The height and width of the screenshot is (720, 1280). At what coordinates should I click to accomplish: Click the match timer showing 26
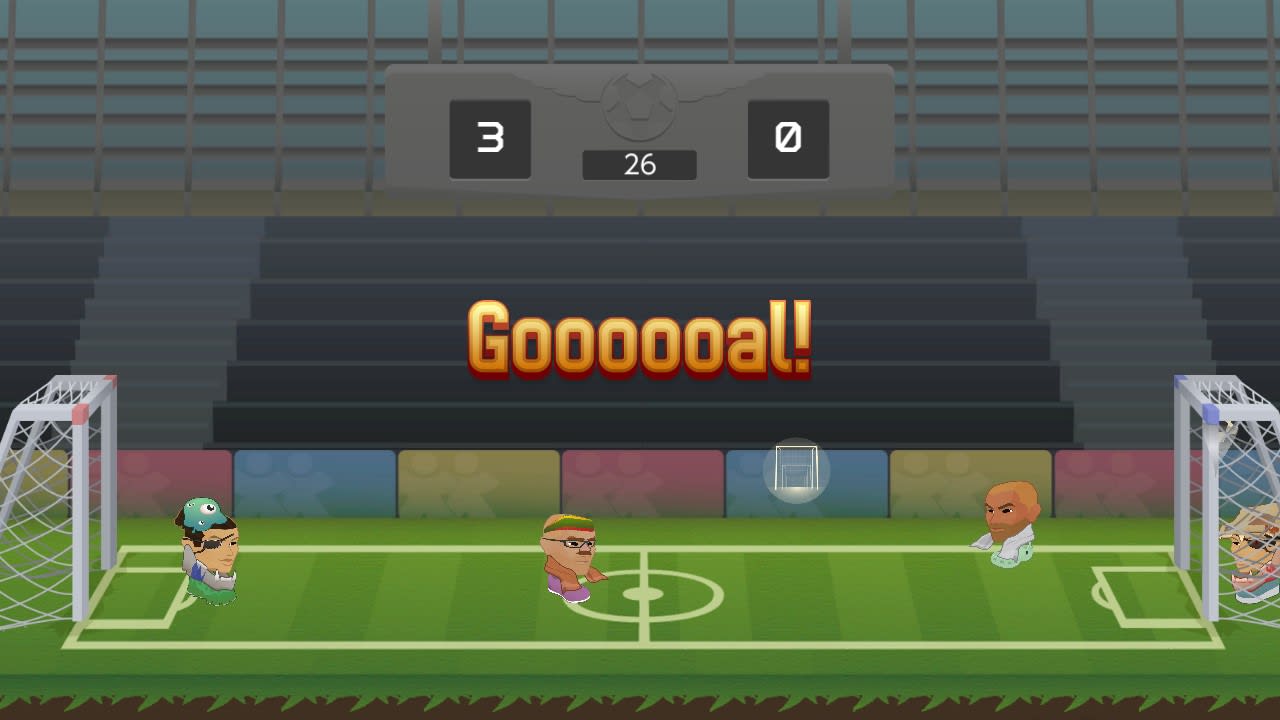[x=640, y=165]
